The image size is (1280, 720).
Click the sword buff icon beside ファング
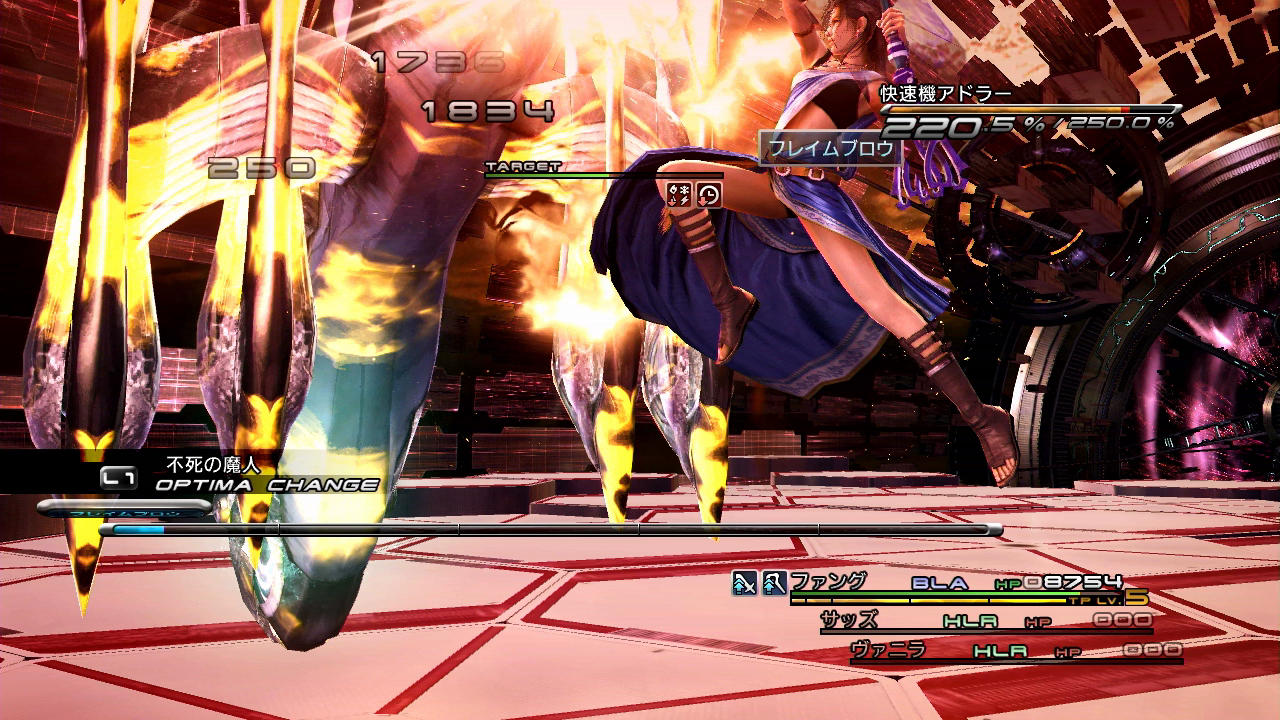coord(744,582)
